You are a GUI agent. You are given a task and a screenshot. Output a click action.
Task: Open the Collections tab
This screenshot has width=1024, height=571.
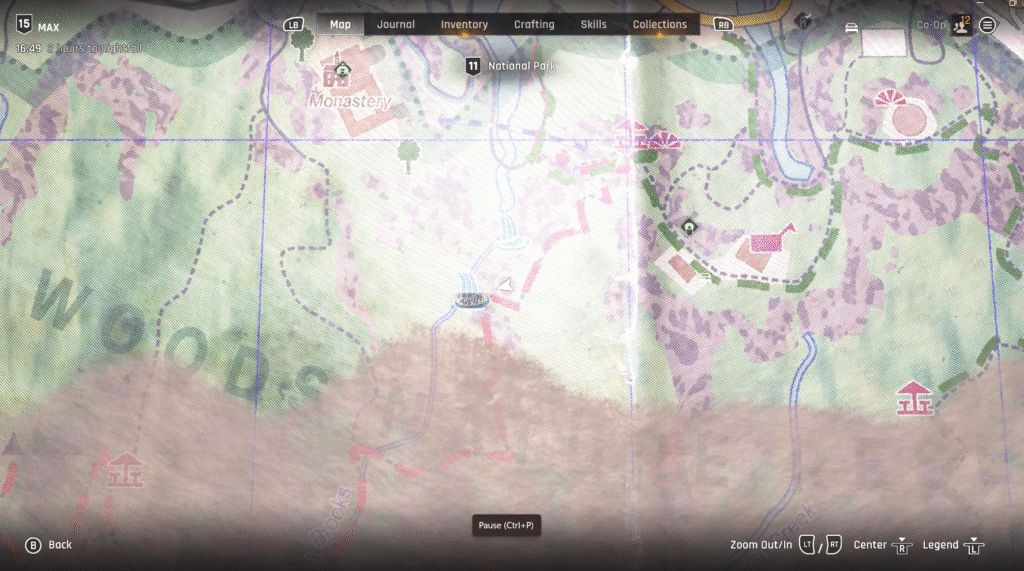click(x=660, y=24)
